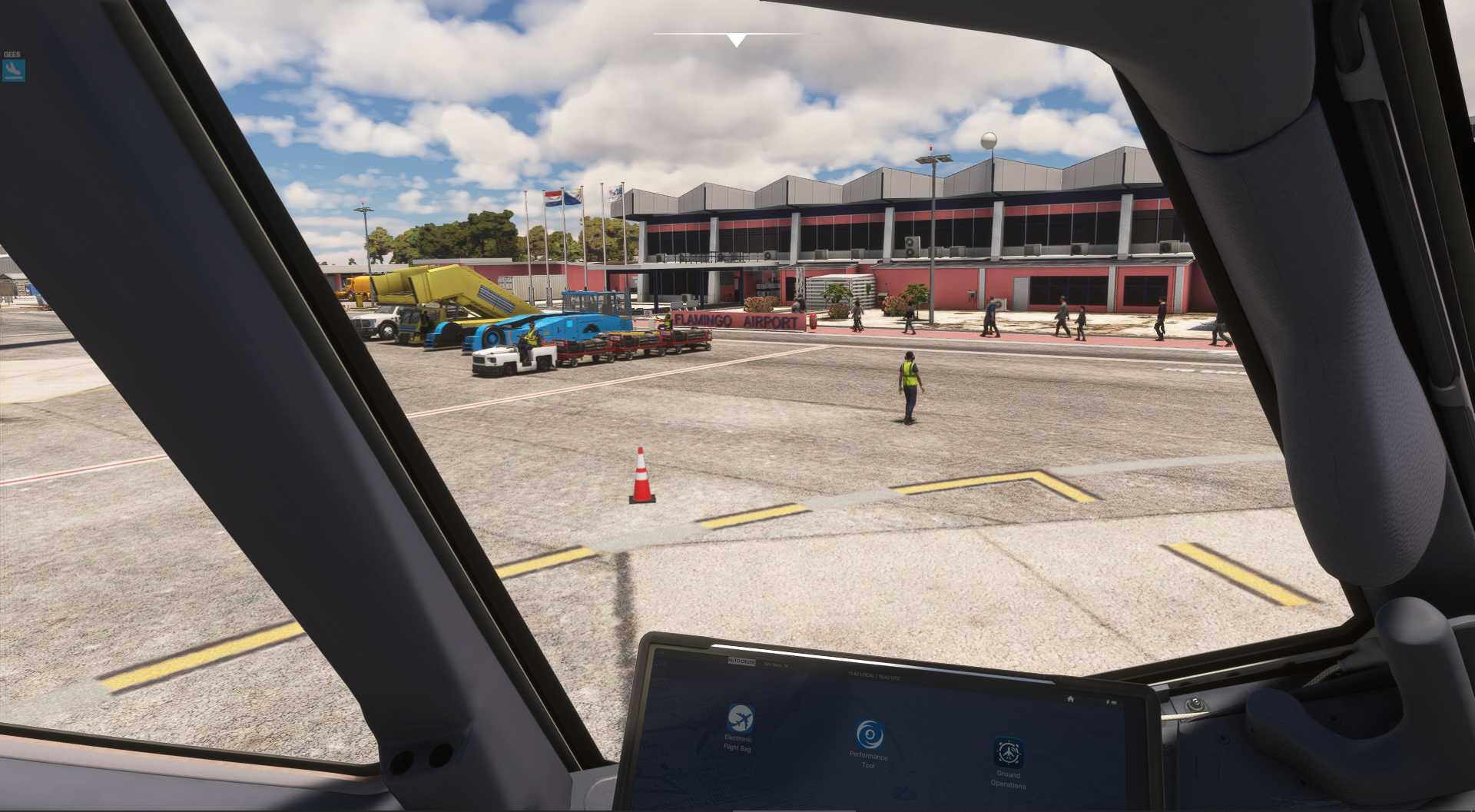Open Ground Operations on the tablet

(x=1008, y=753)
